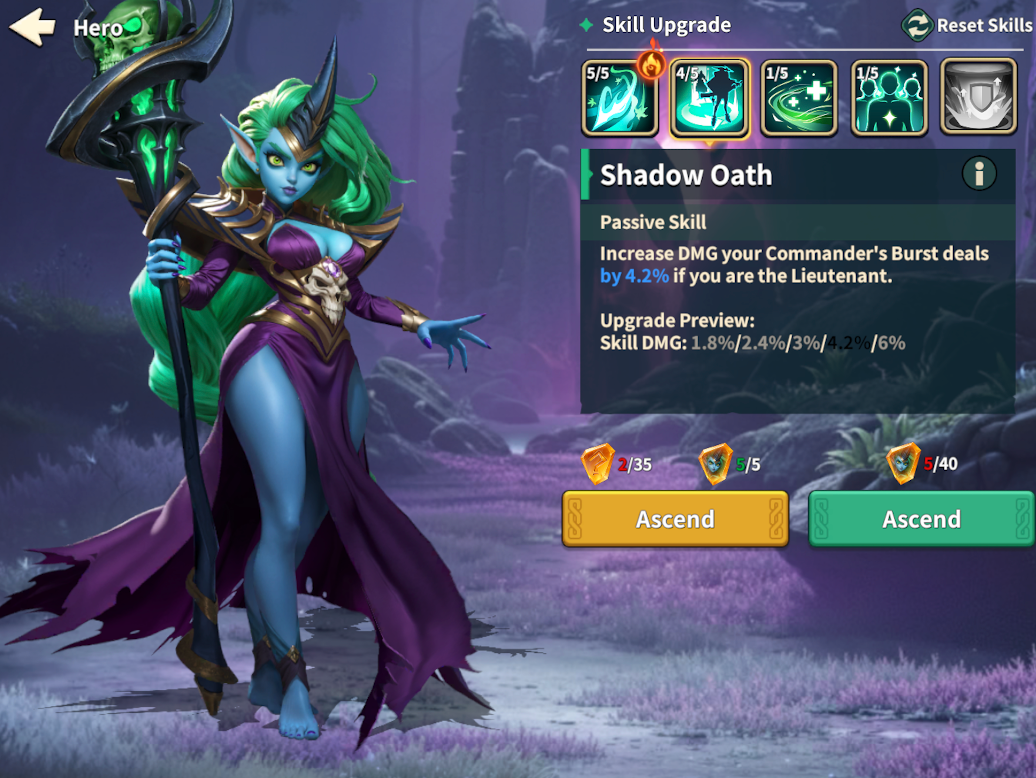Select the locked grey shield skill icon
This screenshot has width=1036, height=778.
click(978, 98)
